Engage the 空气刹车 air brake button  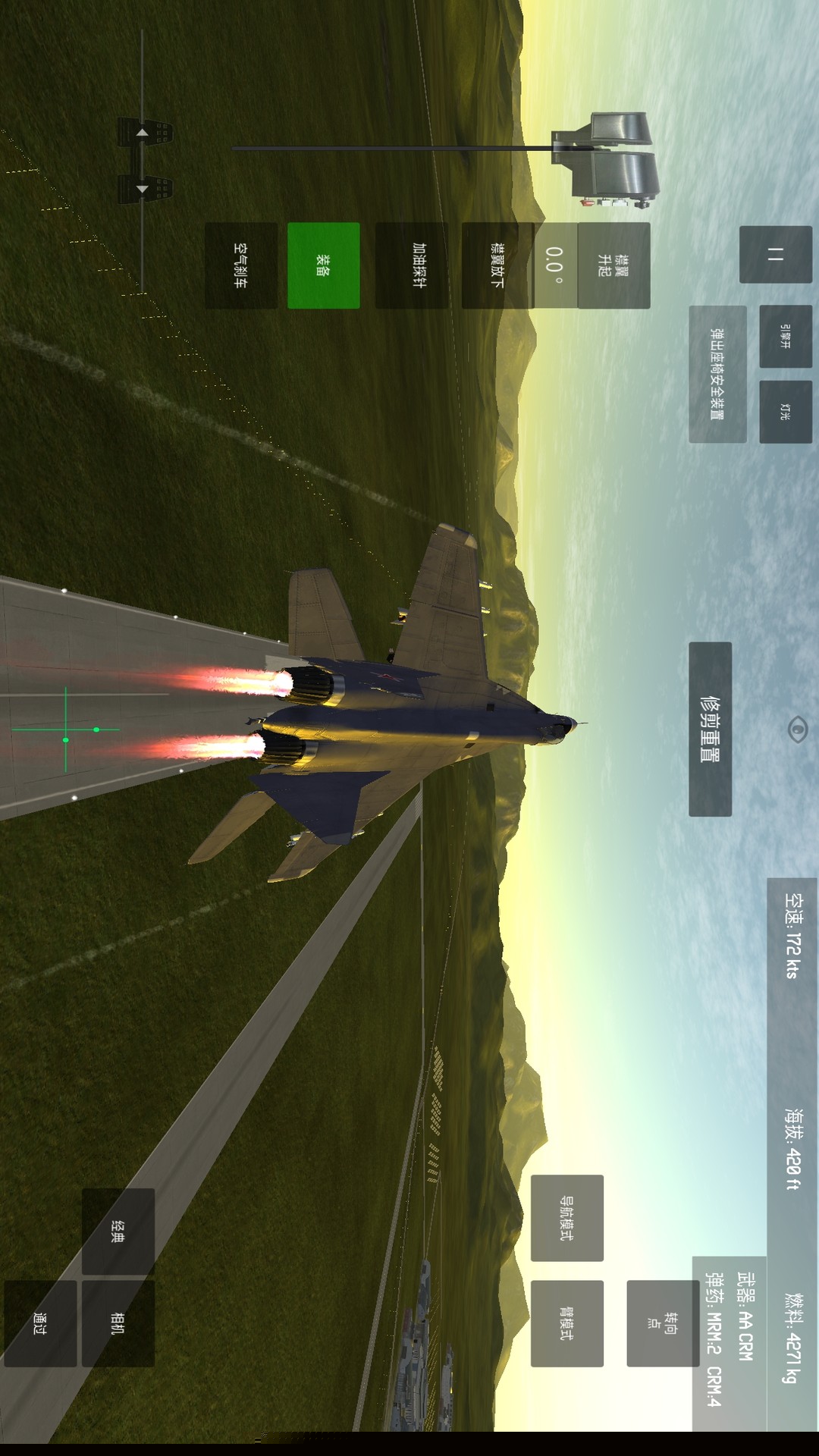tap(240, 265)
